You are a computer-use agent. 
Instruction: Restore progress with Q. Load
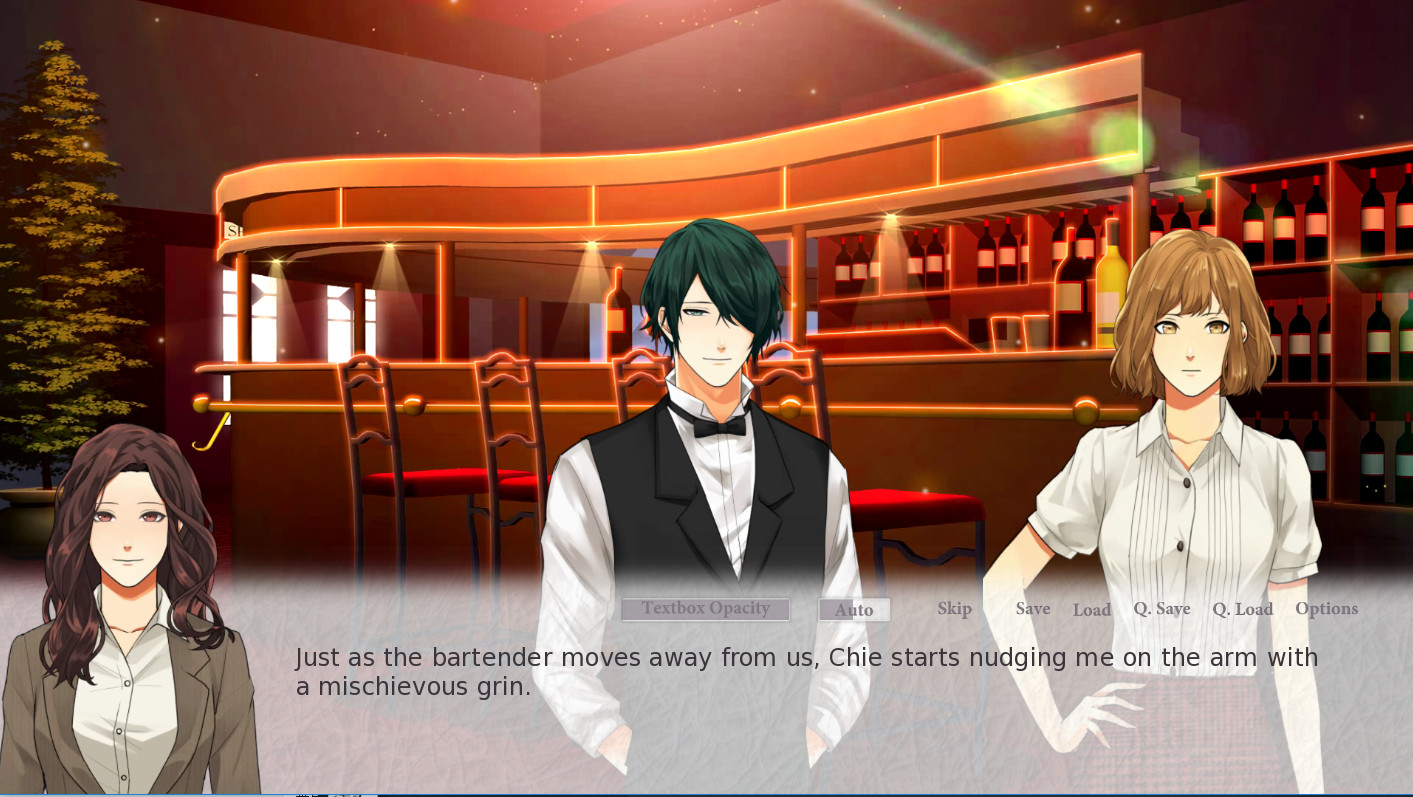[1242, 608]
